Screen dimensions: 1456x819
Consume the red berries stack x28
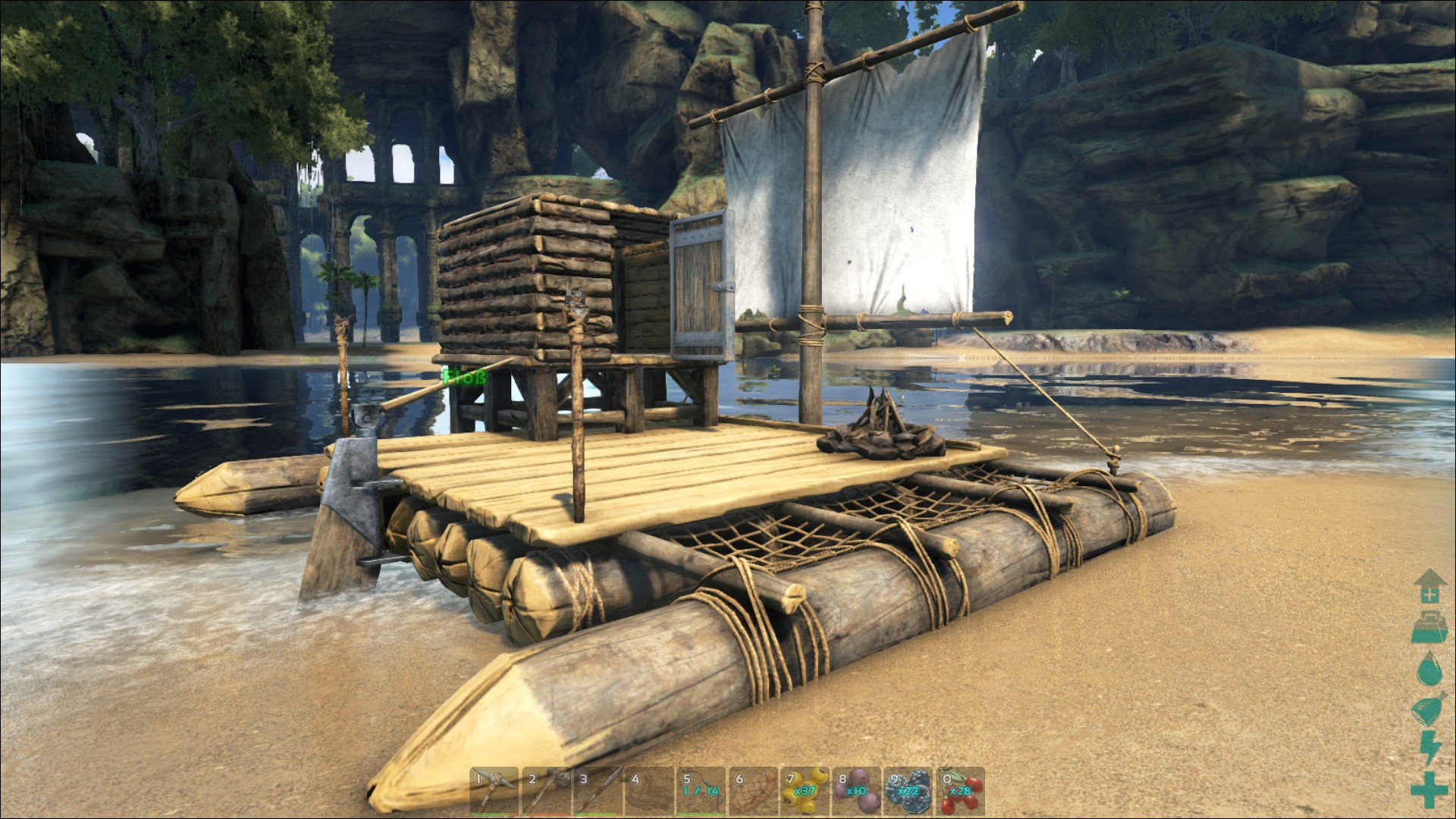pyautogui.click(x=960, y=791)
